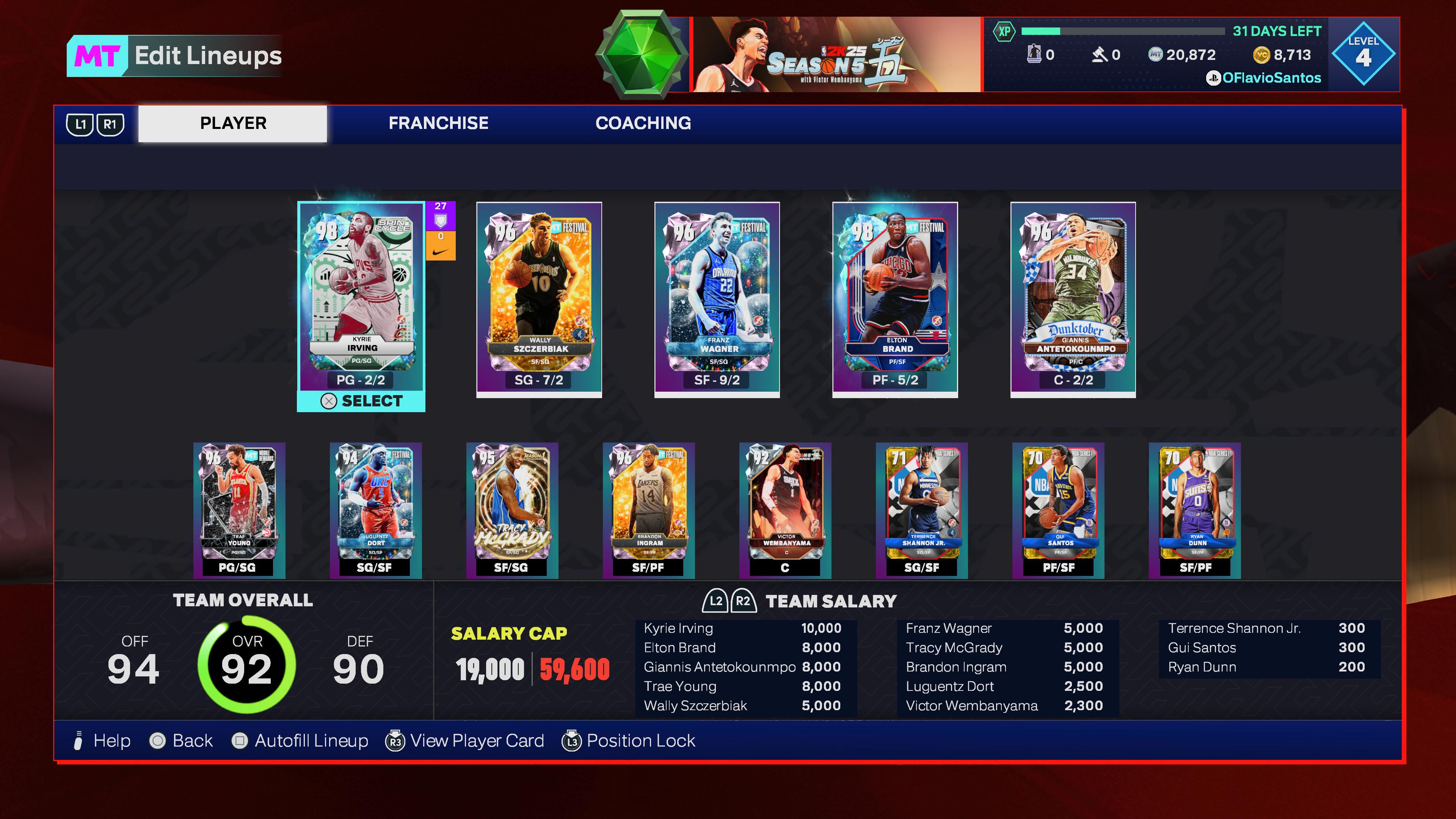Switch to the COACHING tab
This screenshot has height=819, width=1456.
[x=644, y=123]
